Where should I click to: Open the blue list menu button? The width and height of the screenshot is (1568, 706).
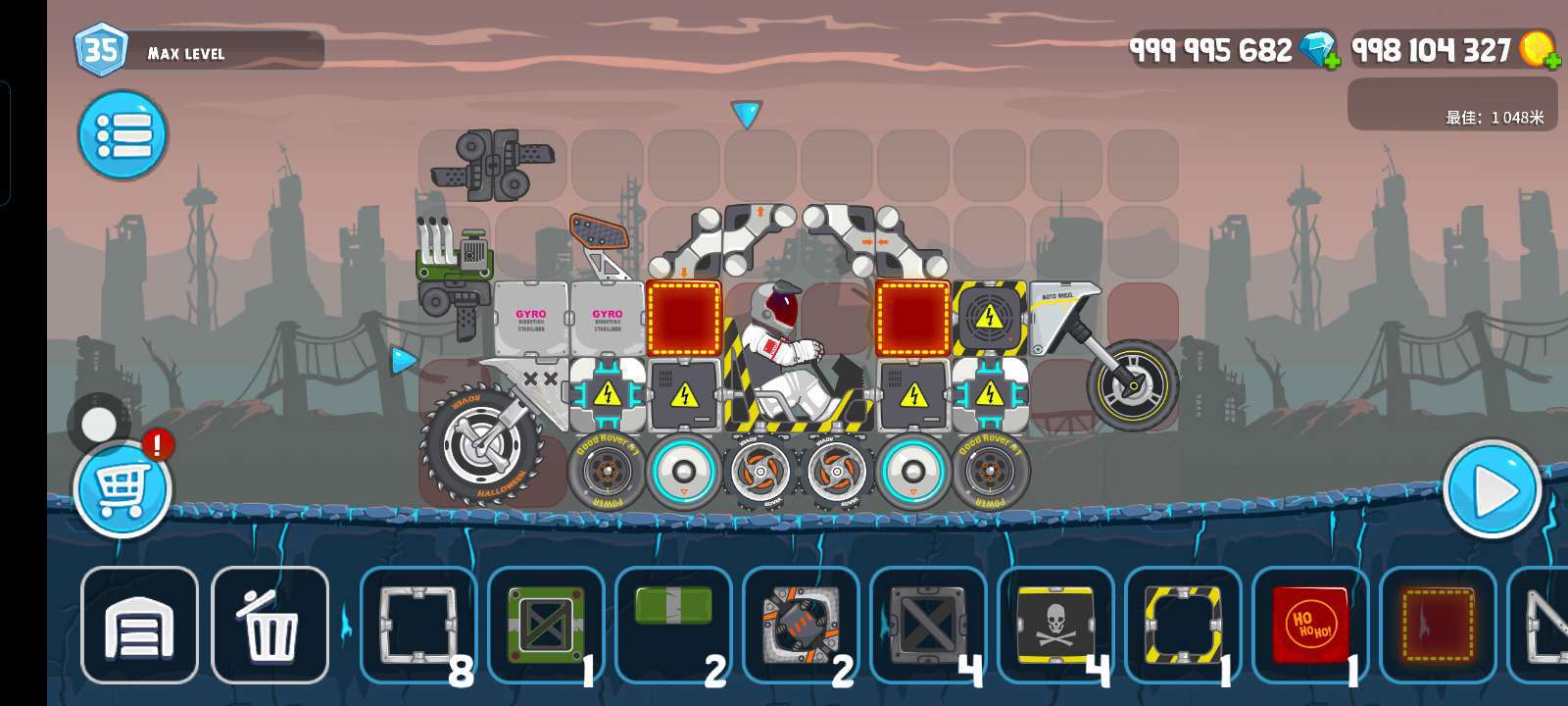(x=122, y=135)
